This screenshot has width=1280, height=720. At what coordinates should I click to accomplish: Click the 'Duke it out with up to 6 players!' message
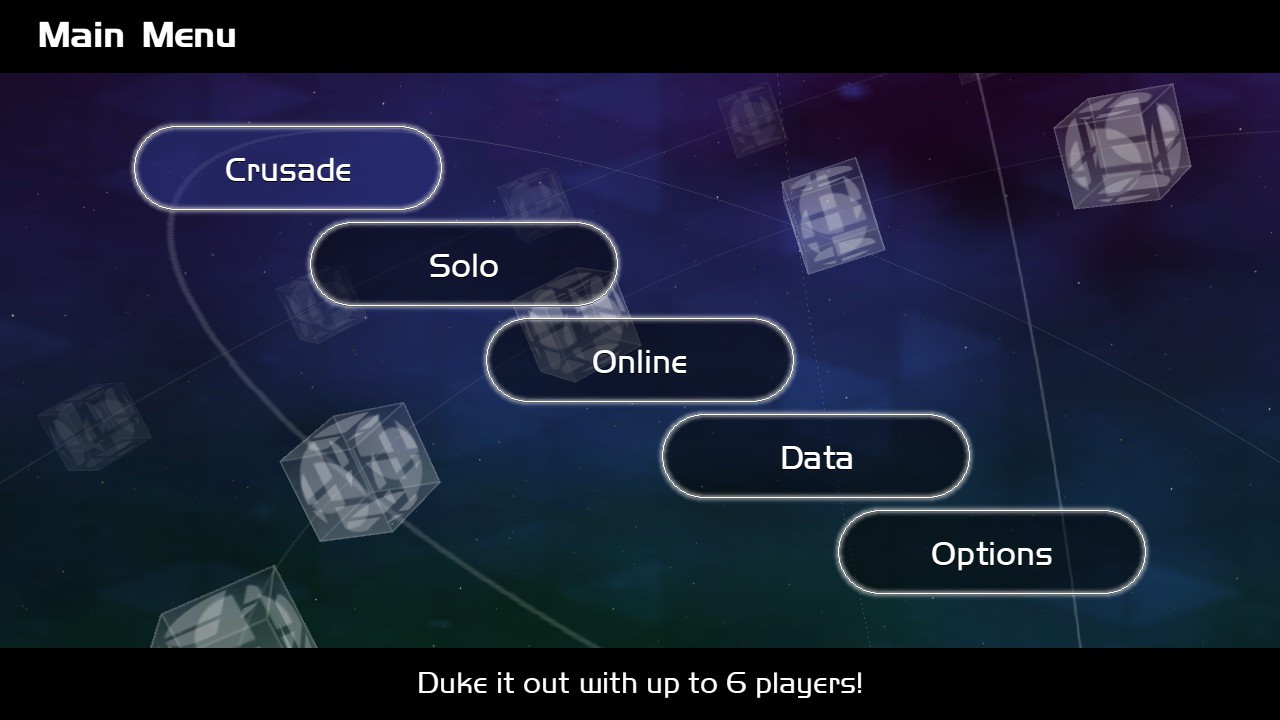click(x=640, y=684)
